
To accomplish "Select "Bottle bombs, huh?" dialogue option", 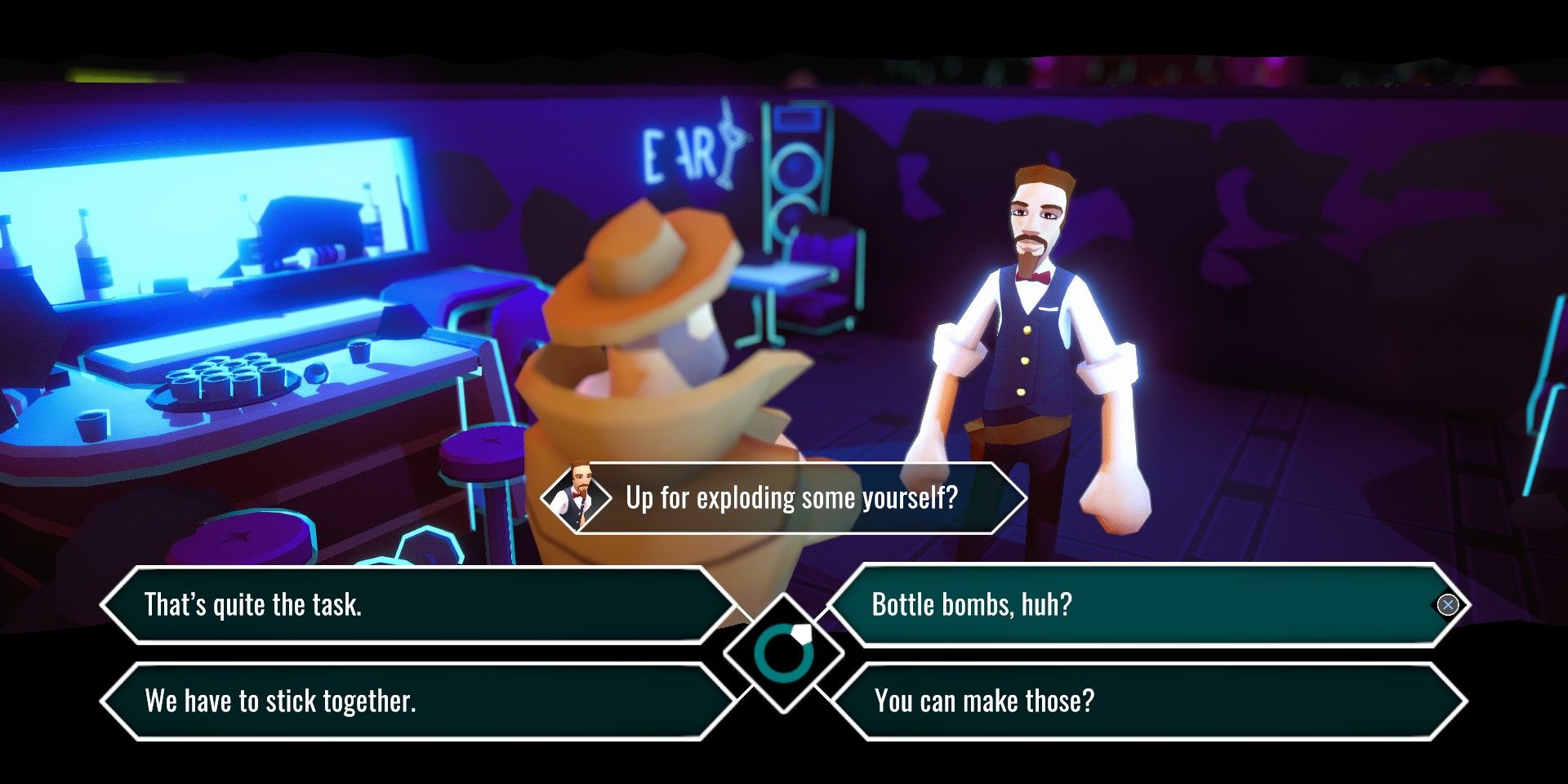I will coord(1143,605).
